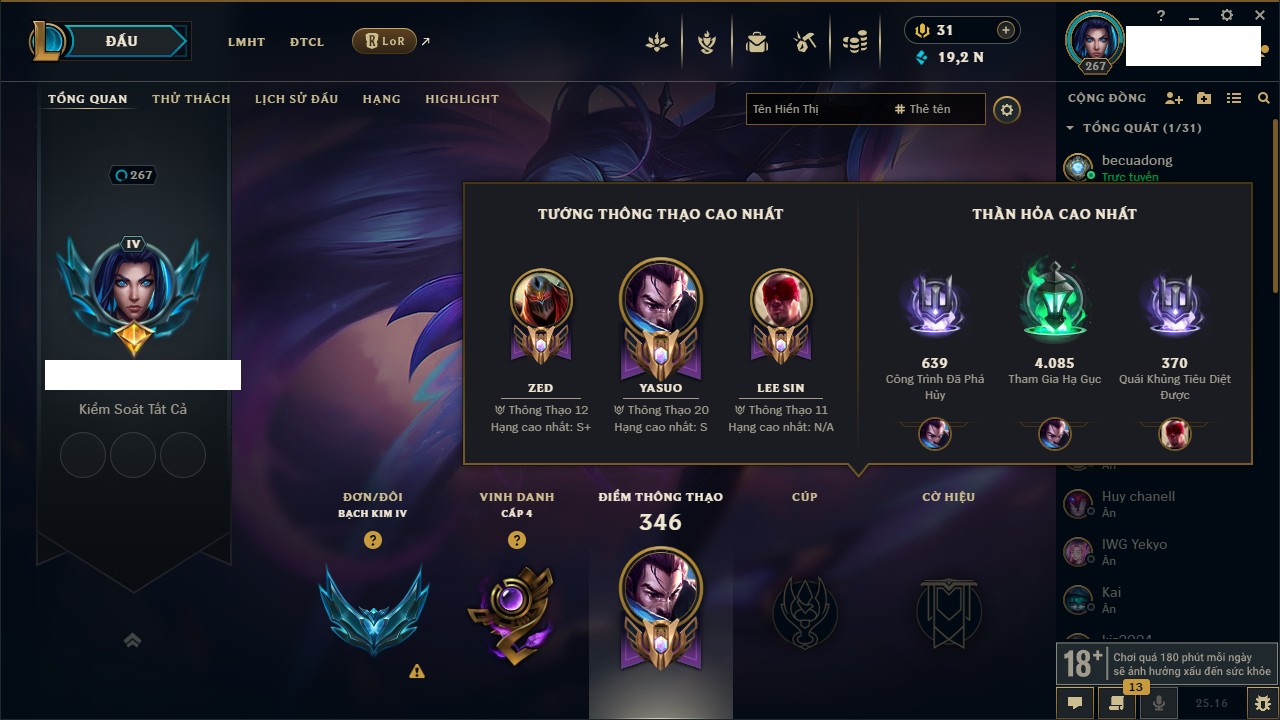Open the backpack collection icon
1280x720 pixels.
tap(757, 42)
